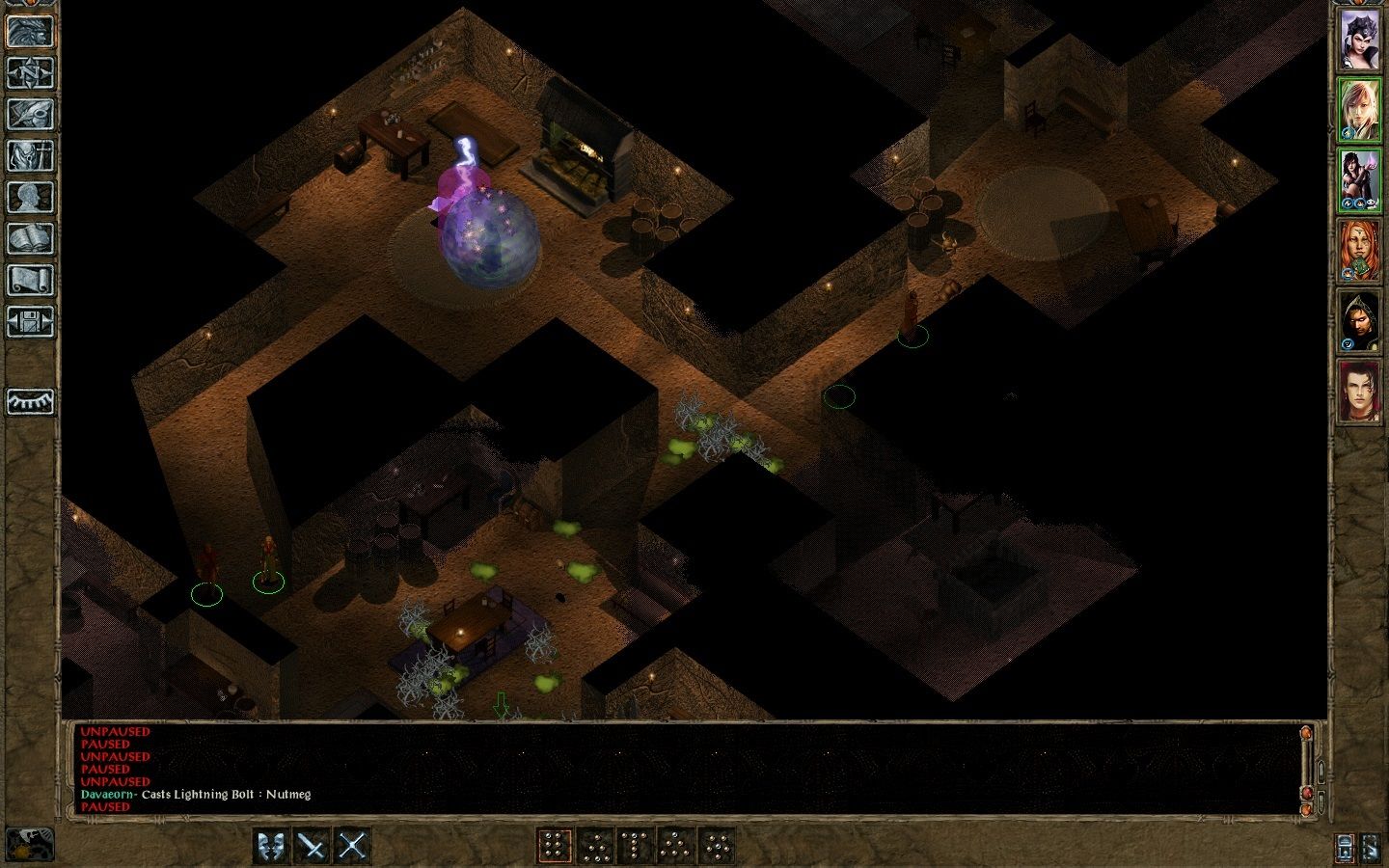
Task: Open the options floppy disk button
Action: coord(30,321)
